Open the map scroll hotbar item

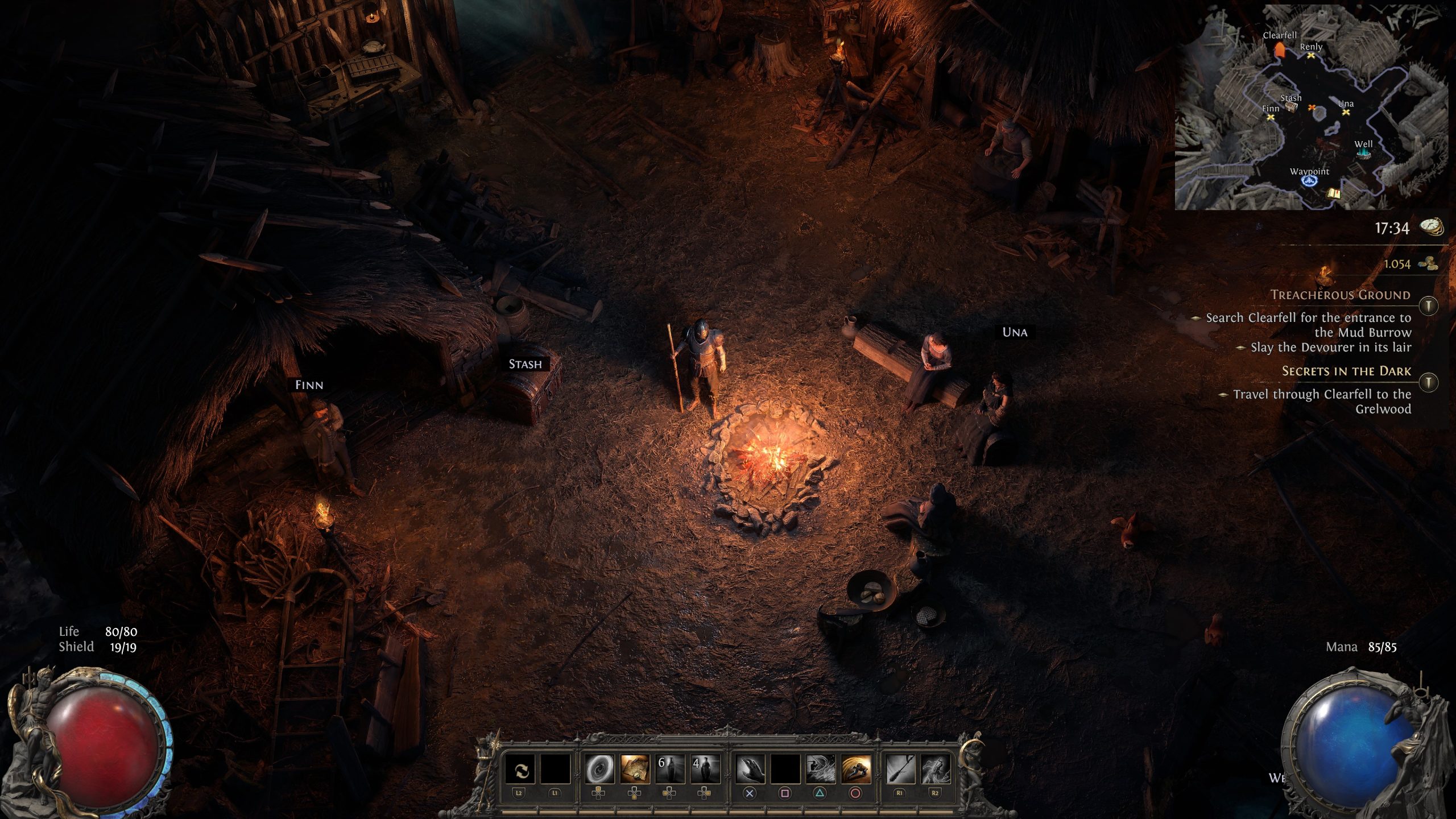[635, 770]
